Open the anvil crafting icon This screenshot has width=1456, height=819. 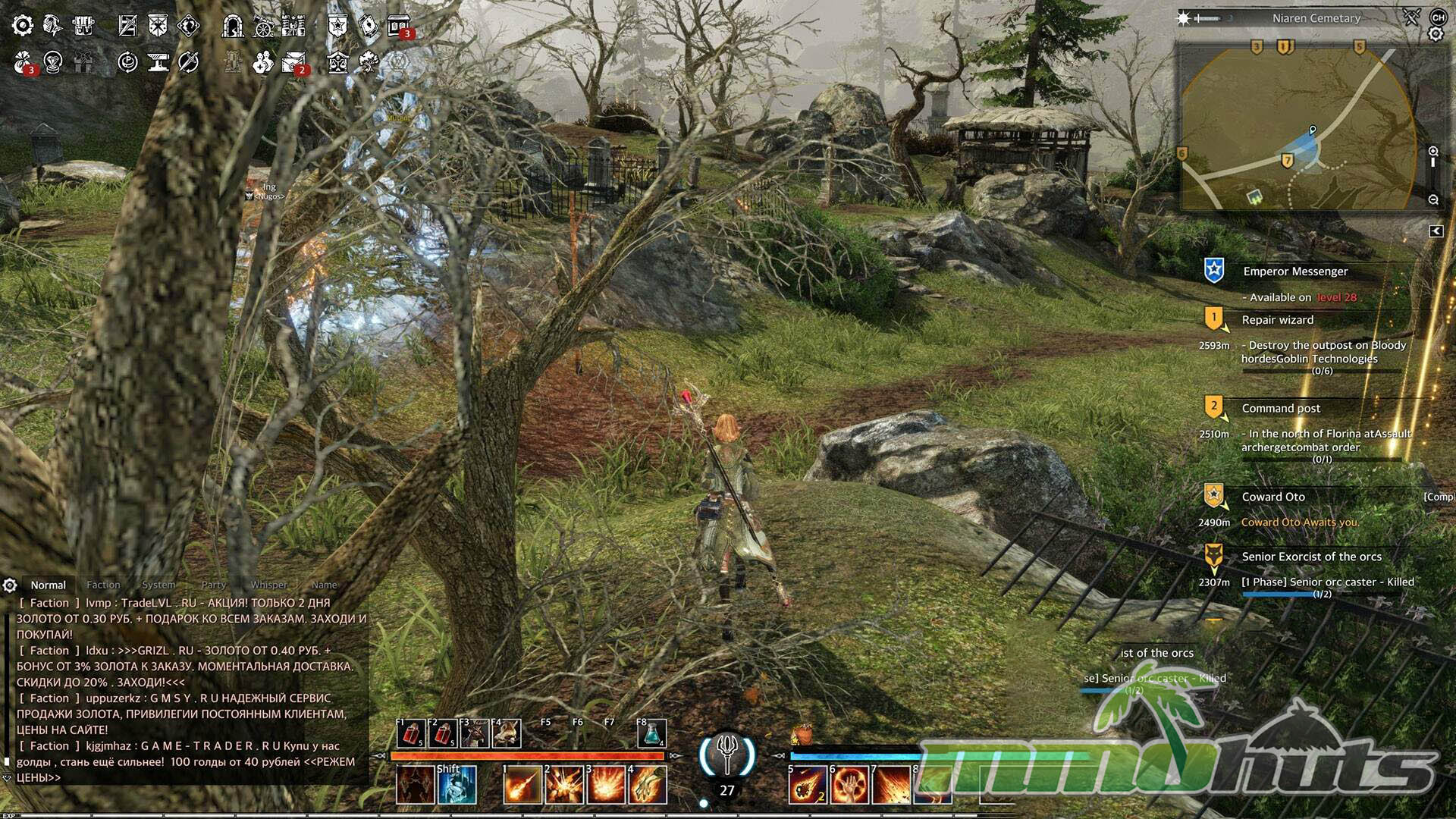coord(158,62)
